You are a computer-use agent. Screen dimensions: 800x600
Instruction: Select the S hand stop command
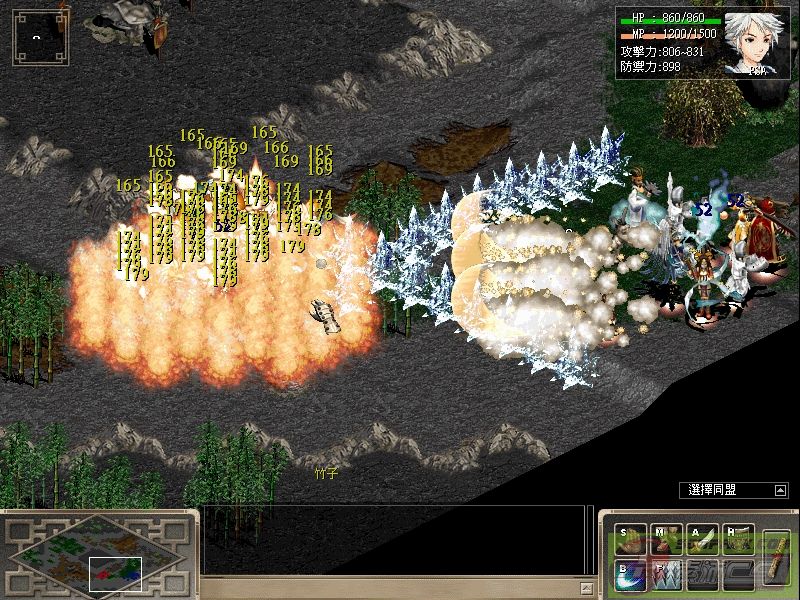[630, 539]
